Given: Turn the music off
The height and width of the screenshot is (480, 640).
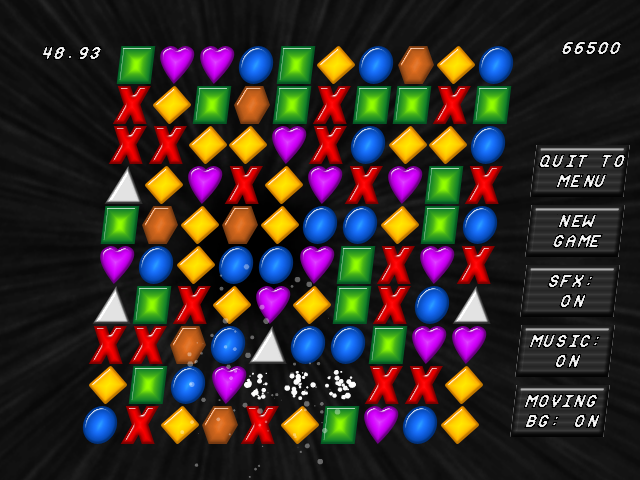Looking at the screenshot, I should point(567,351).
